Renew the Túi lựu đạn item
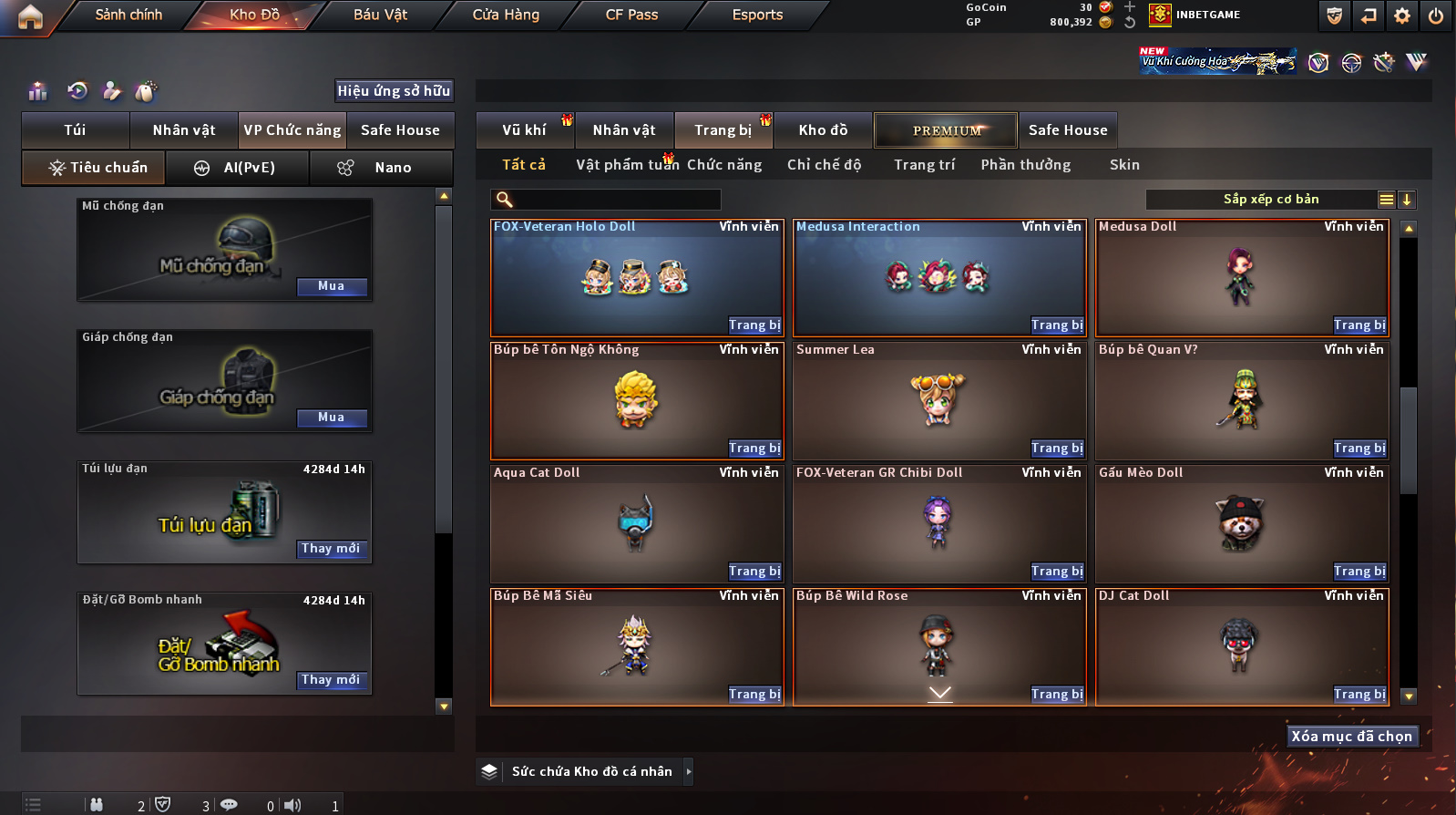This screenshot has width=1456, height=815. pos(332,549)
